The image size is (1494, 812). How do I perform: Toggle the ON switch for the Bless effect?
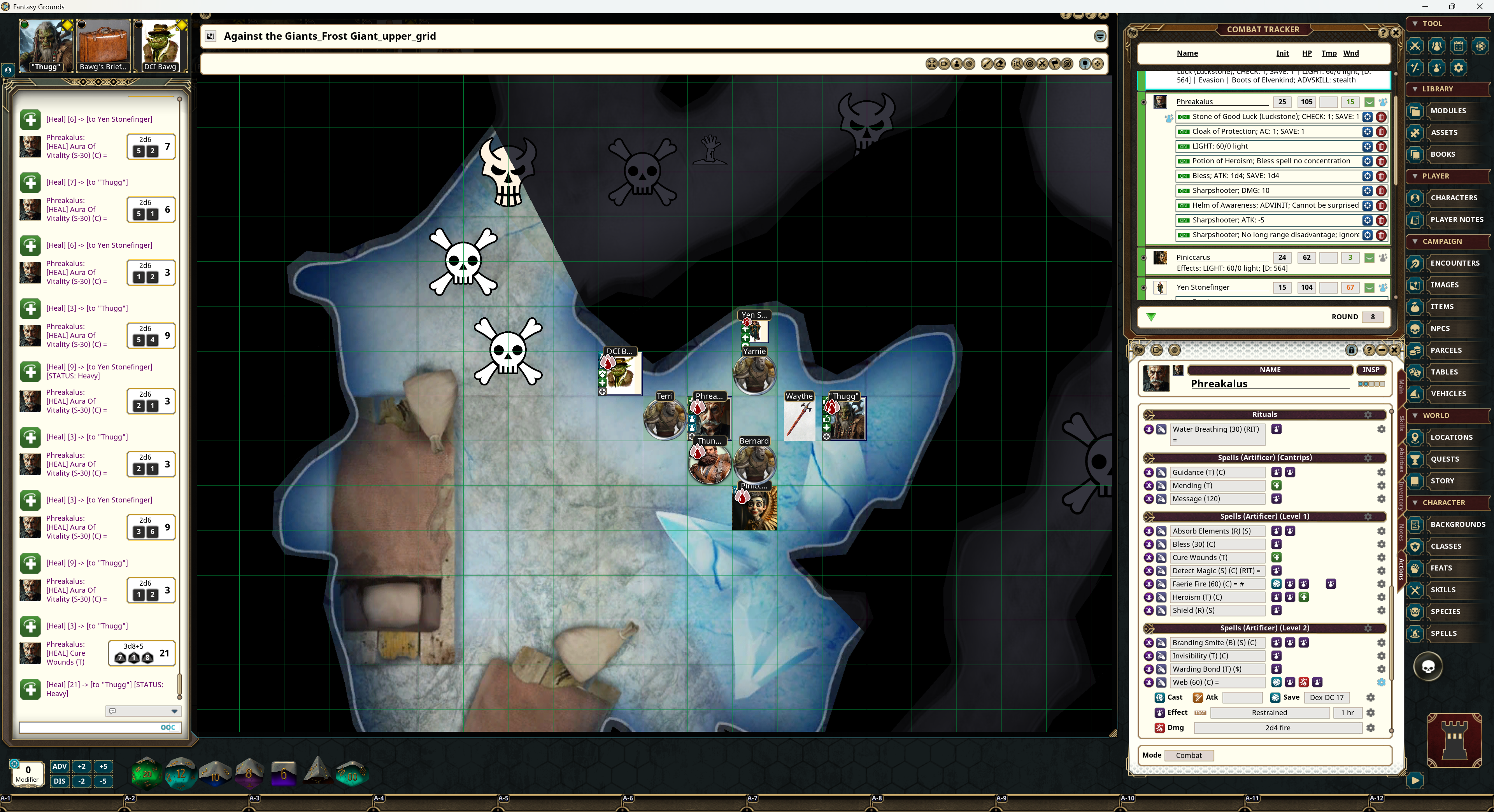tap(1183, 176)
